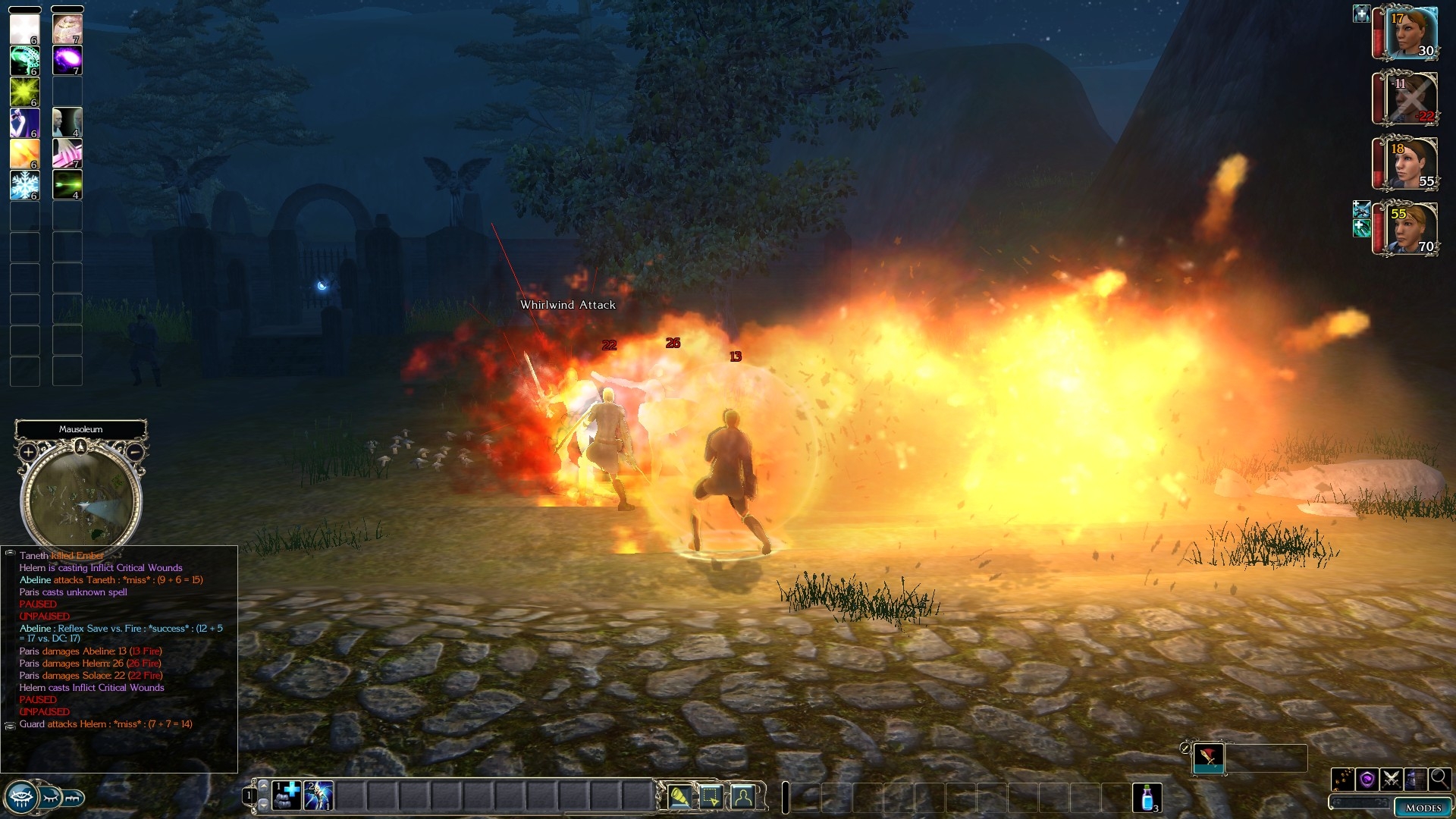Activate the green arrow spell icon
Screen dimensions: 1456x819
coord(67,185)
